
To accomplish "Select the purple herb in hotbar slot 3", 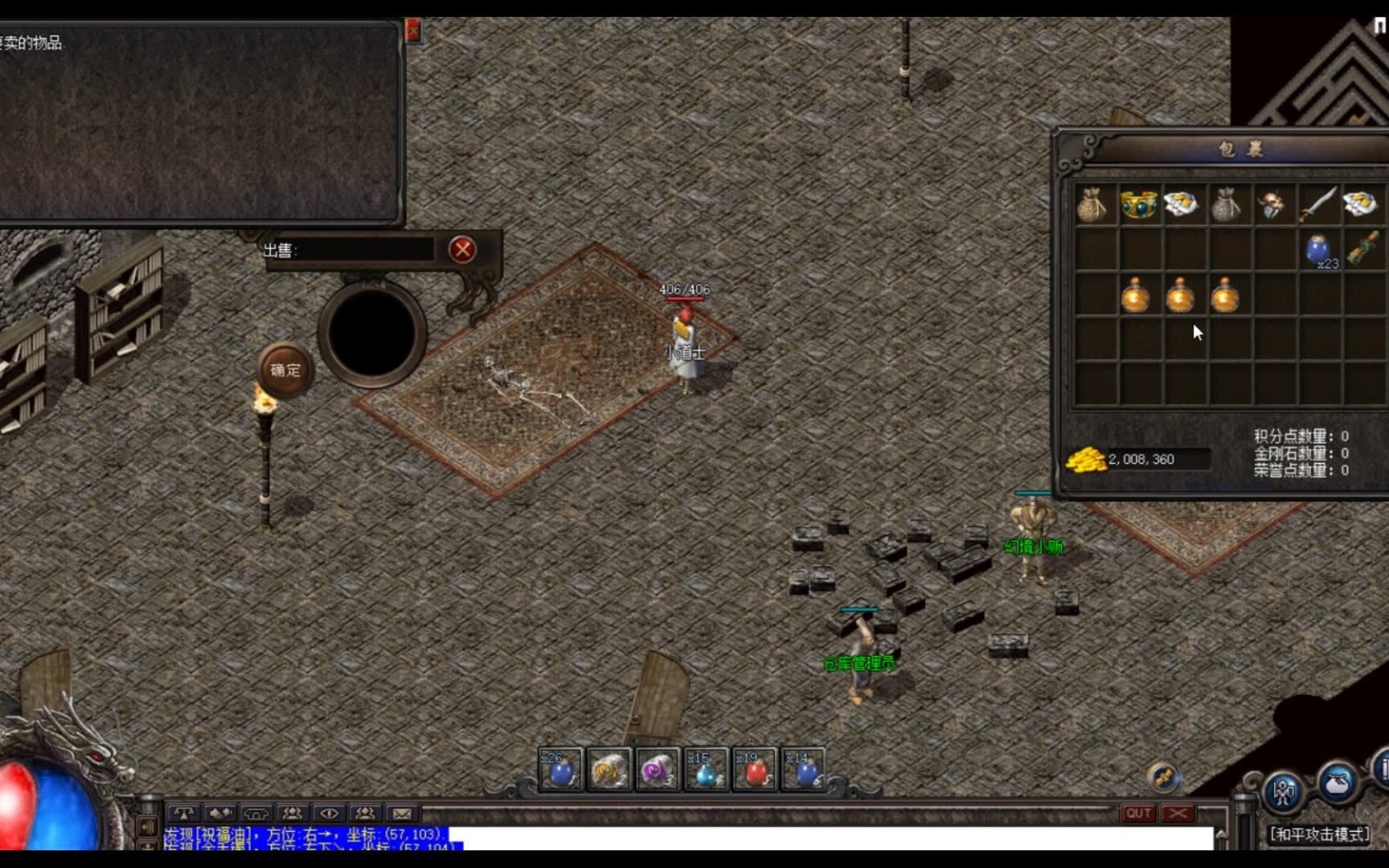I will click(658, 768).
